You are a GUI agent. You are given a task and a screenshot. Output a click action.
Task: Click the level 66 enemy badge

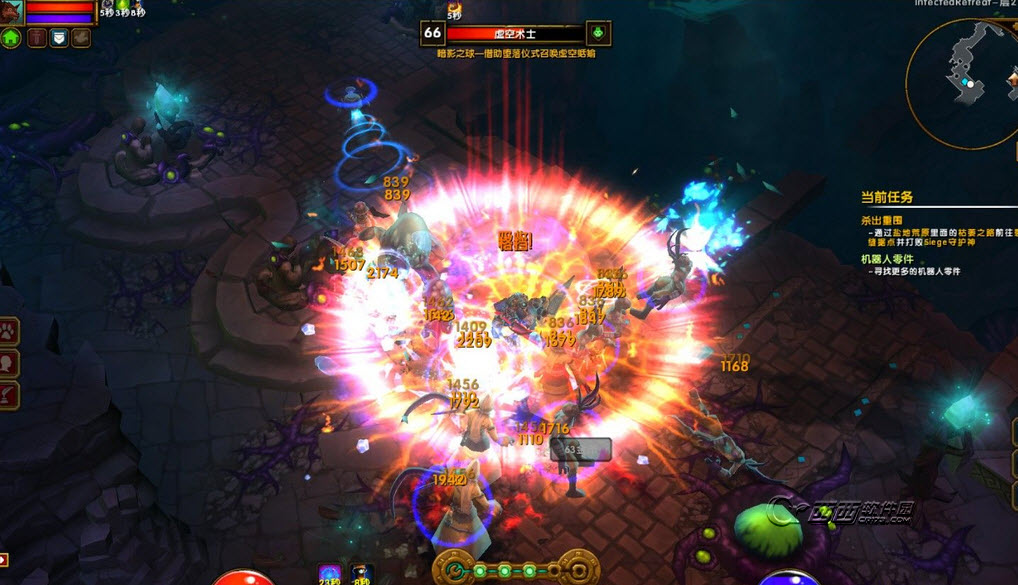click(432, 33)
